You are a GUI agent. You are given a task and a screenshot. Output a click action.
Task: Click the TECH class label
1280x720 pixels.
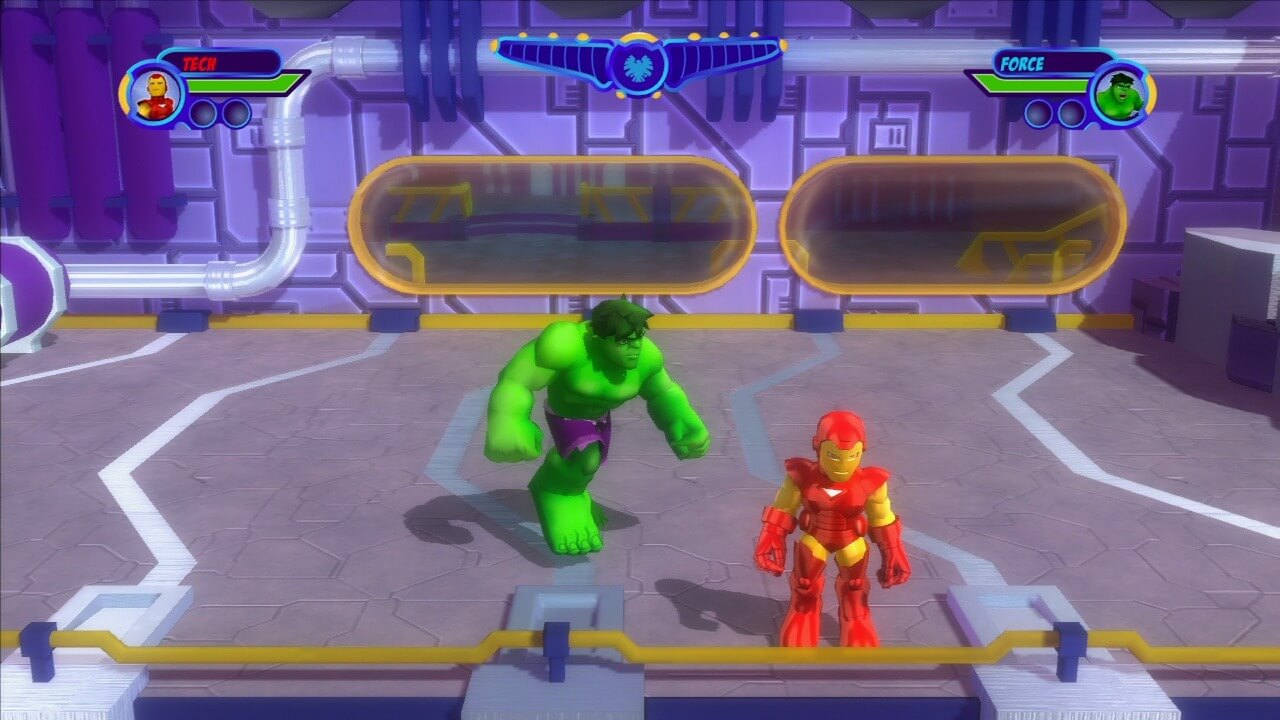point(200,64)
